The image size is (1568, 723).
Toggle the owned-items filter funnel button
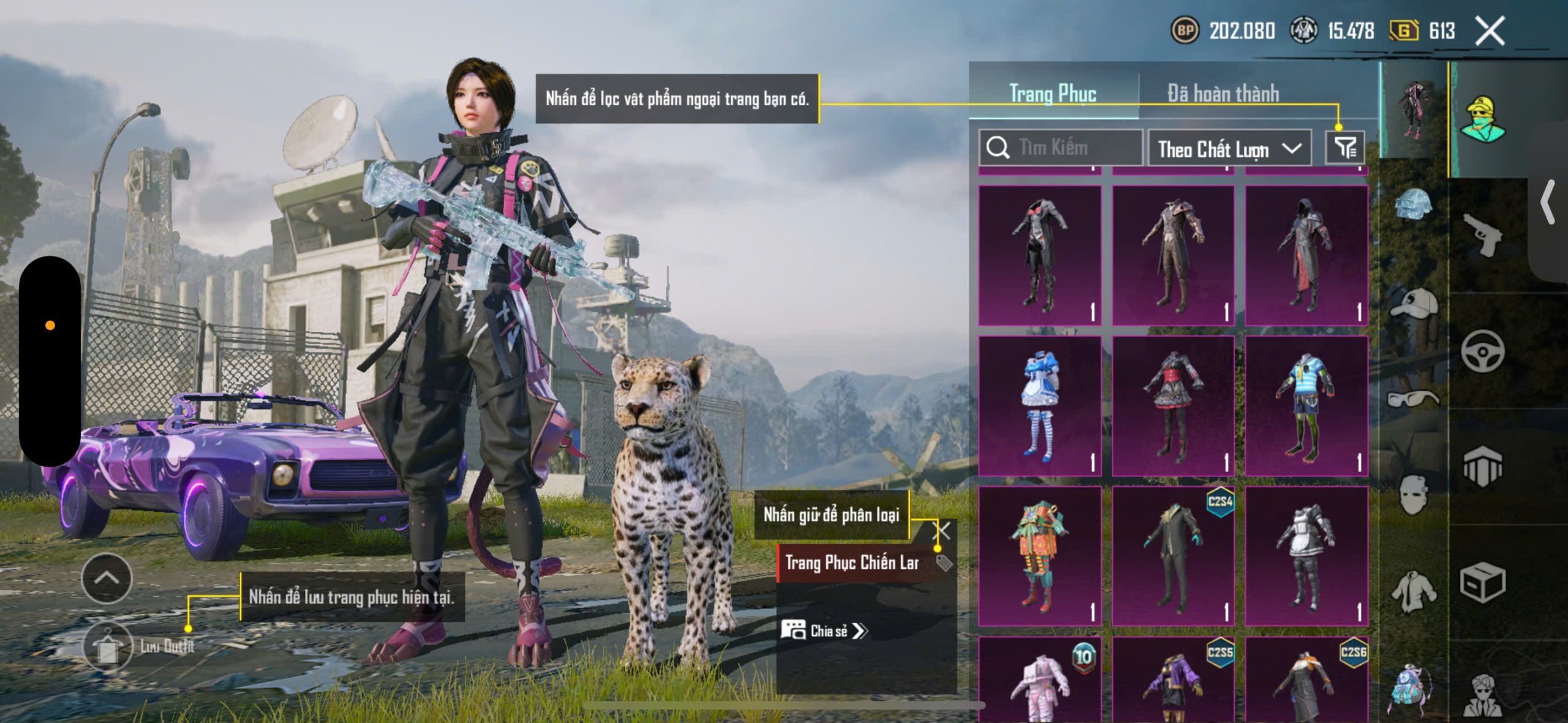1344,148
